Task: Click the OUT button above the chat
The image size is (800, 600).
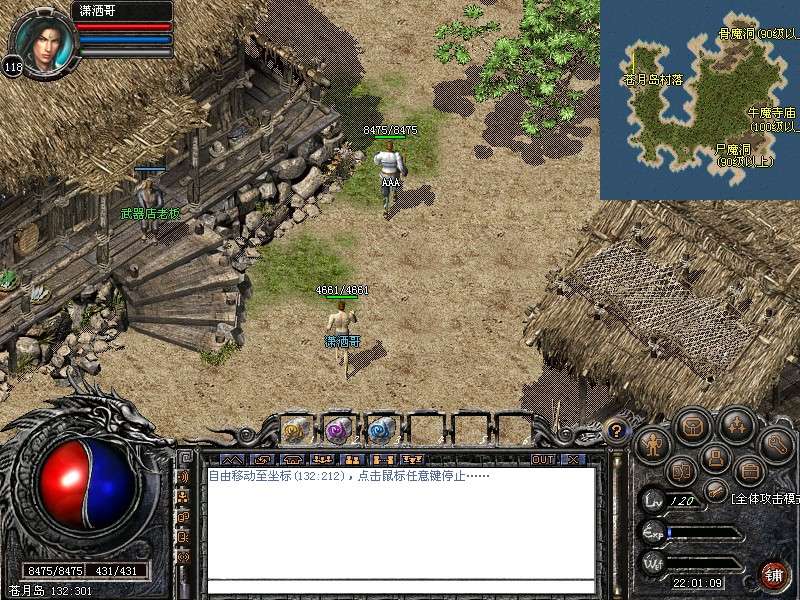Action: 542,460
